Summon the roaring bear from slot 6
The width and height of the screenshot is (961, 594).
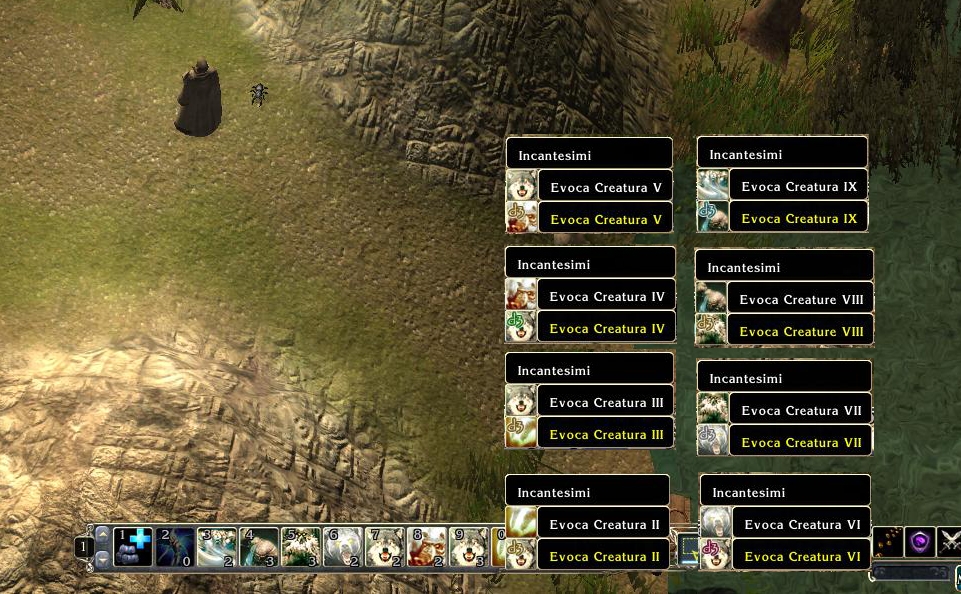343,547
